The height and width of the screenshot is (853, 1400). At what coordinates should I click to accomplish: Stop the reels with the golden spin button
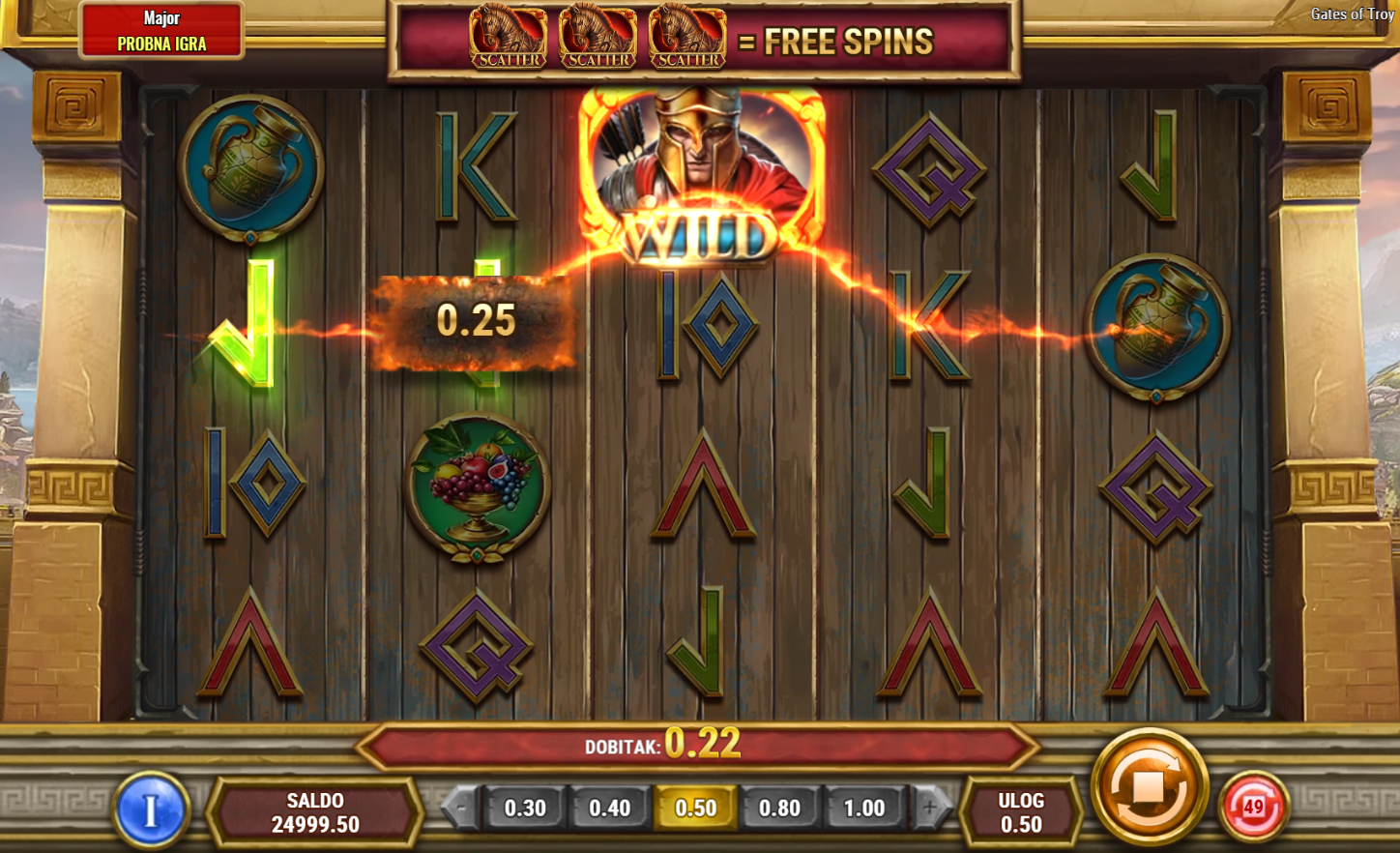click(x=1149, y=786)
